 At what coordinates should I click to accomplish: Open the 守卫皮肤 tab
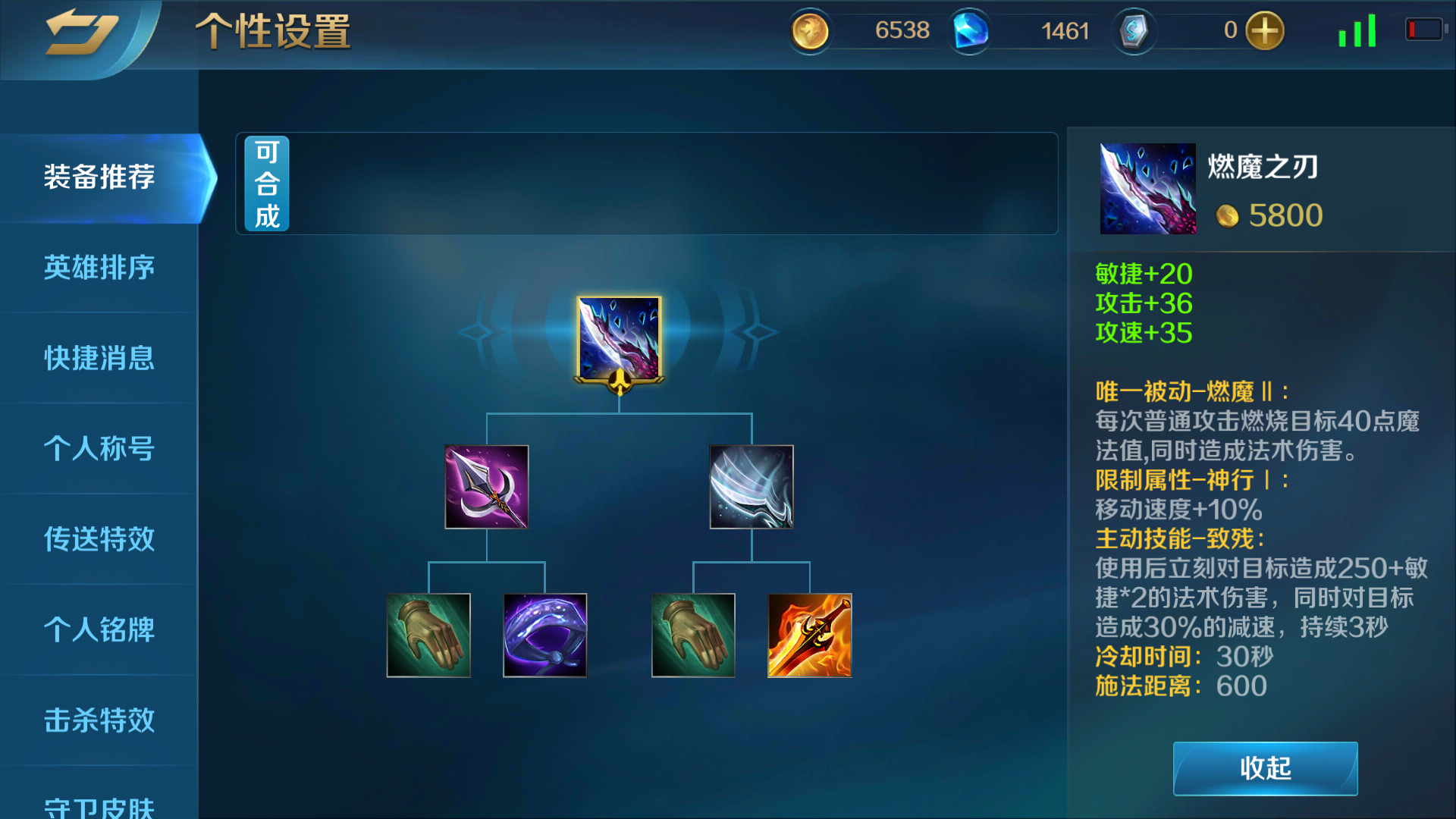(x=99, y=805)
